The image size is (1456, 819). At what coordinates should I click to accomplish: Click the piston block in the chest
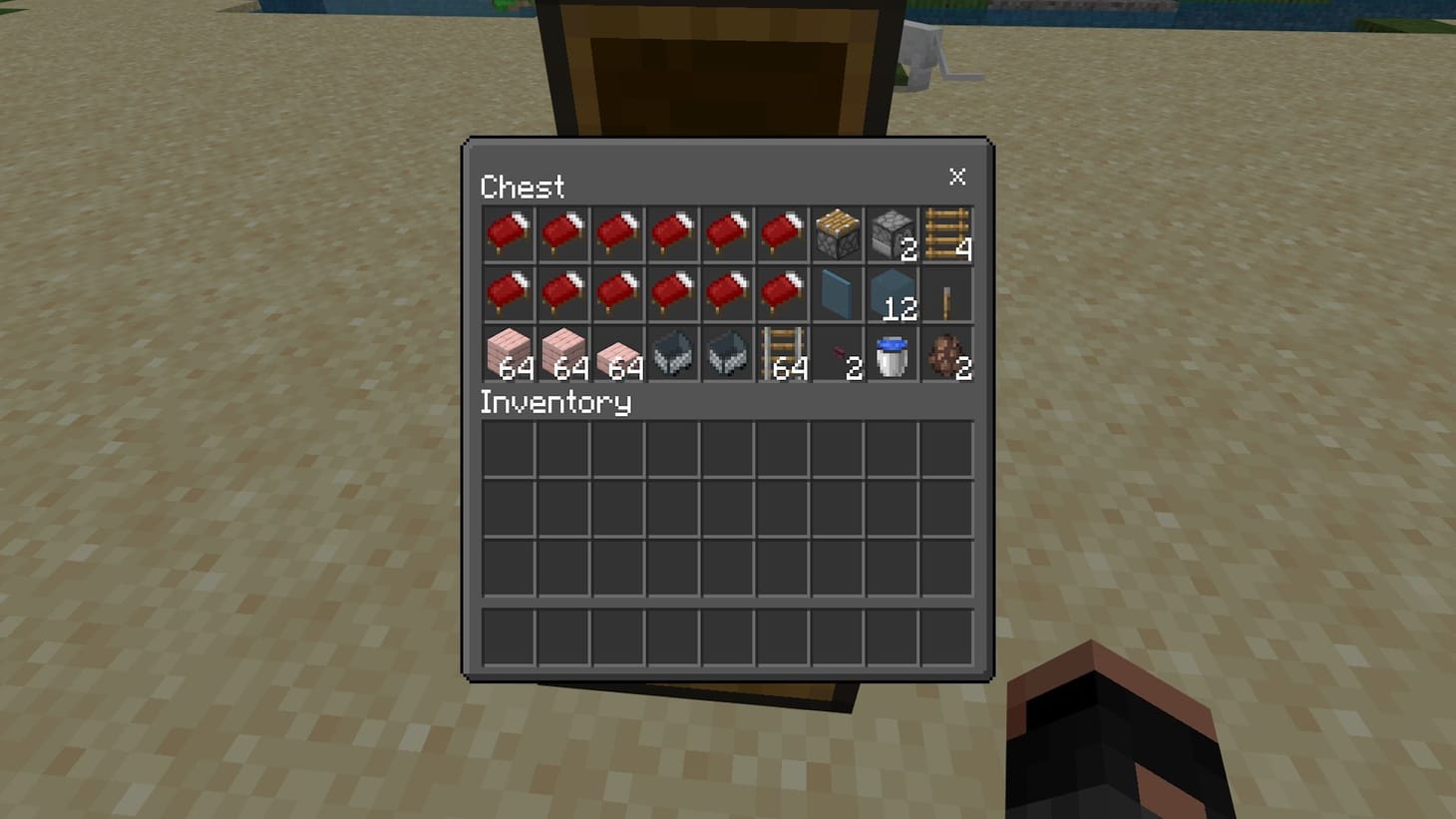tap(838, 234)
